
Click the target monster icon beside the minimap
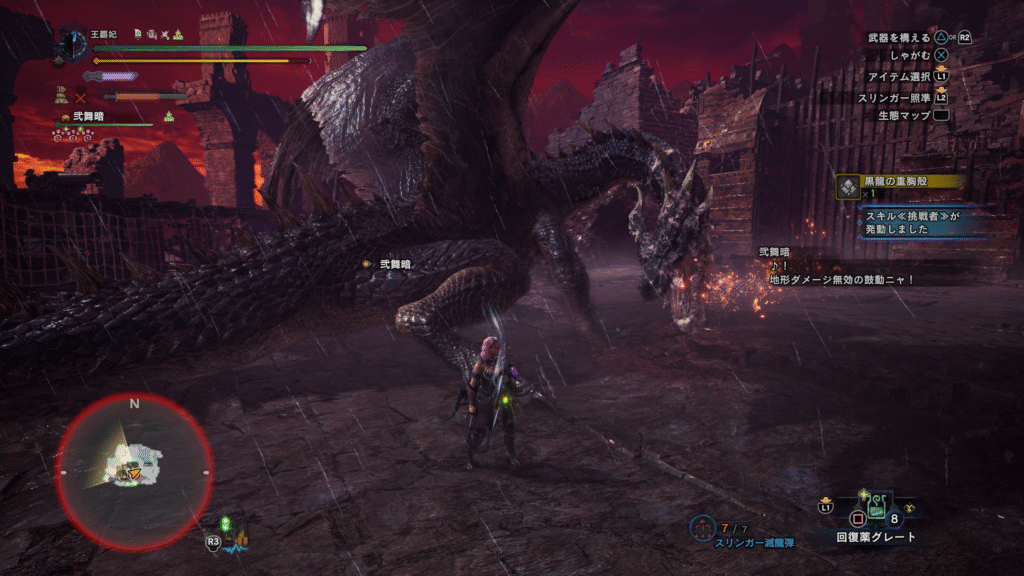coord(235,535)
